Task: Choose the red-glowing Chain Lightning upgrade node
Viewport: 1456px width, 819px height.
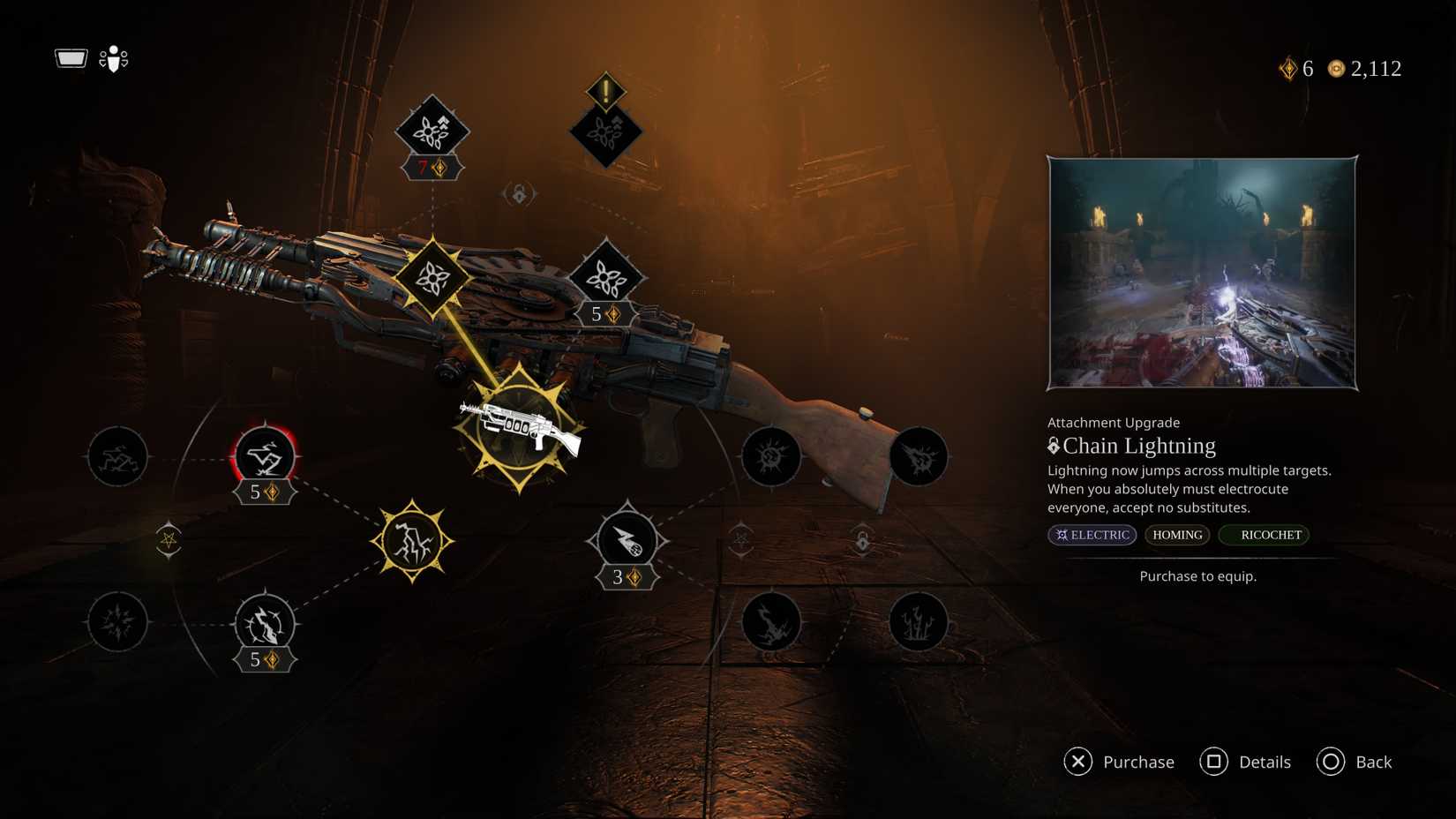Action: 264,456
